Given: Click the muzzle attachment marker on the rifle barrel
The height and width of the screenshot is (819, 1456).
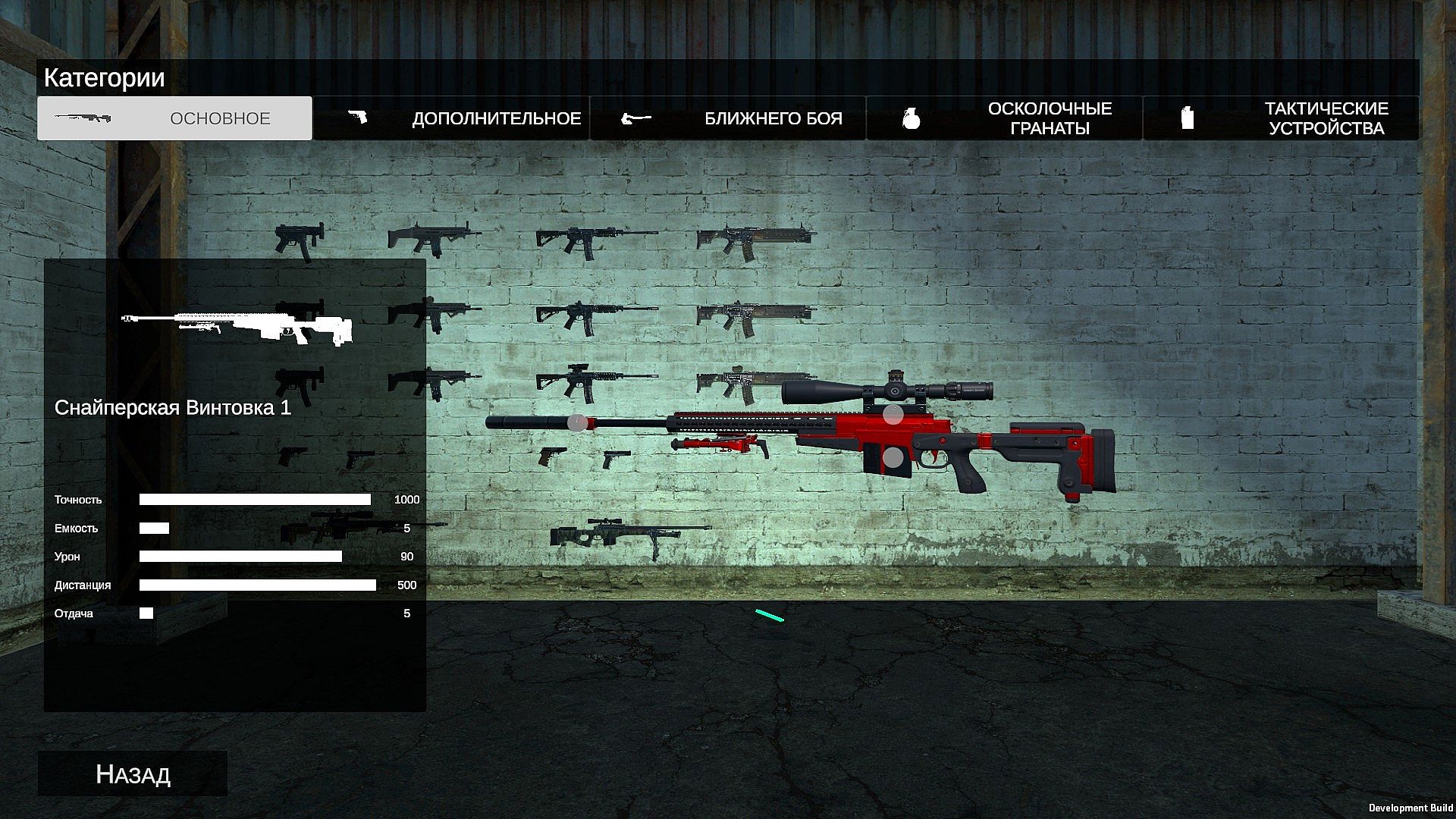Looking at the screenshot, I should coord(577,422).
